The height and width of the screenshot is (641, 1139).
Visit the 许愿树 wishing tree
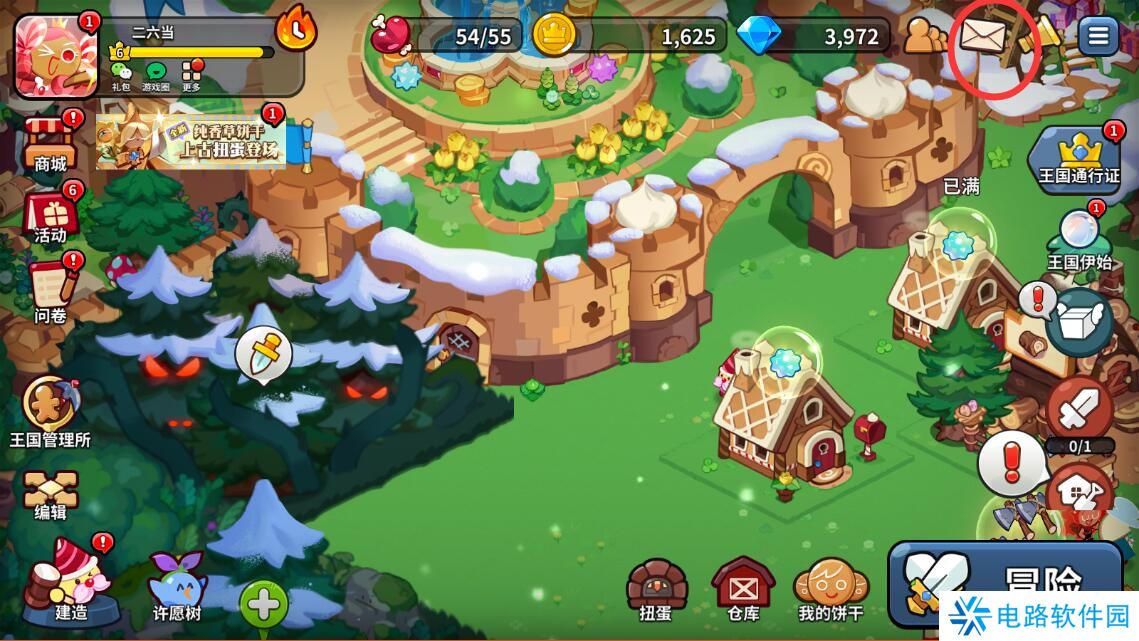click(x=177, y=585)
